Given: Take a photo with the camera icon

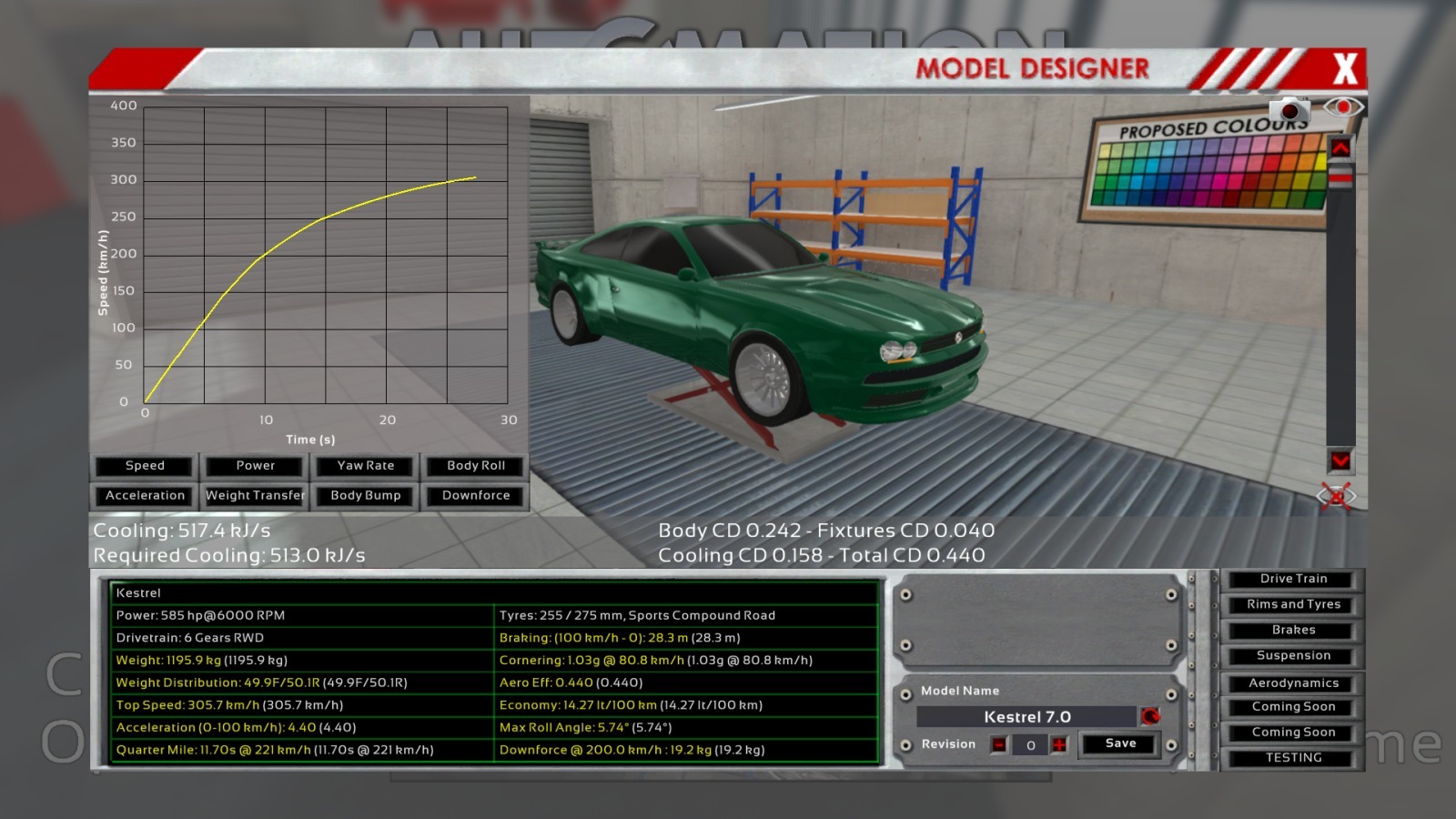Looking at the screenshot, I should click(x=1289, y=110).
